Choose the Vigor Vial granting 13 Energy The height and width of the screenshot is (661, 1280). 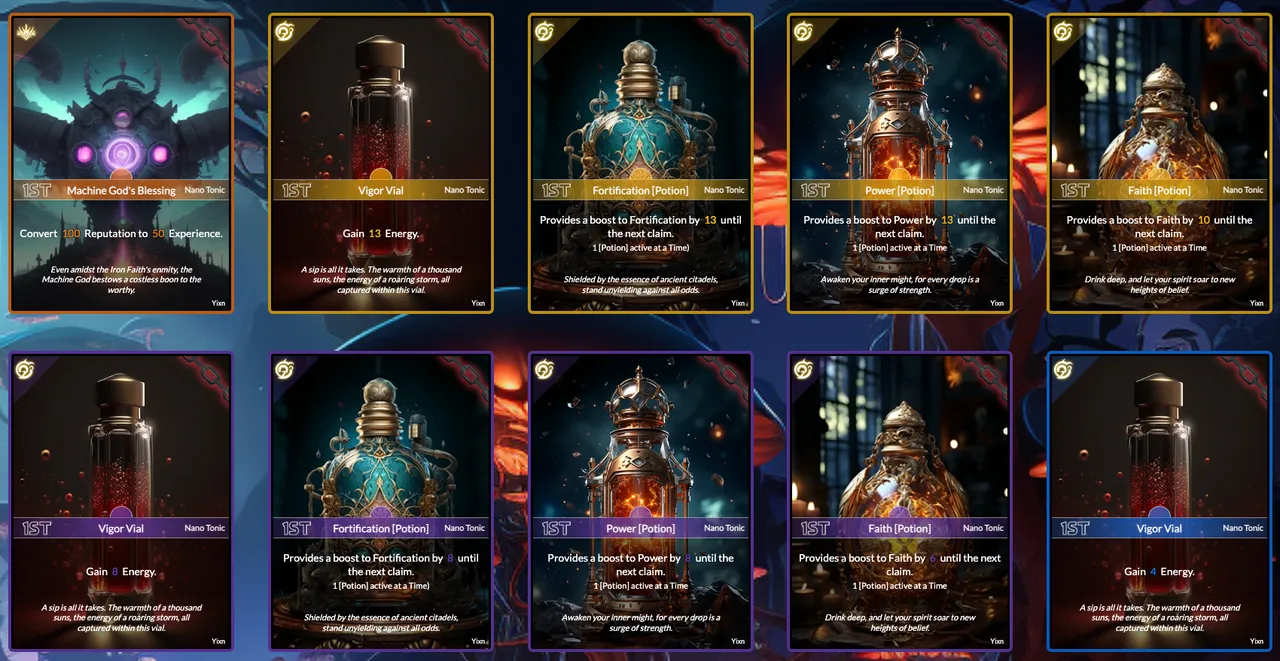click(381, 163)
